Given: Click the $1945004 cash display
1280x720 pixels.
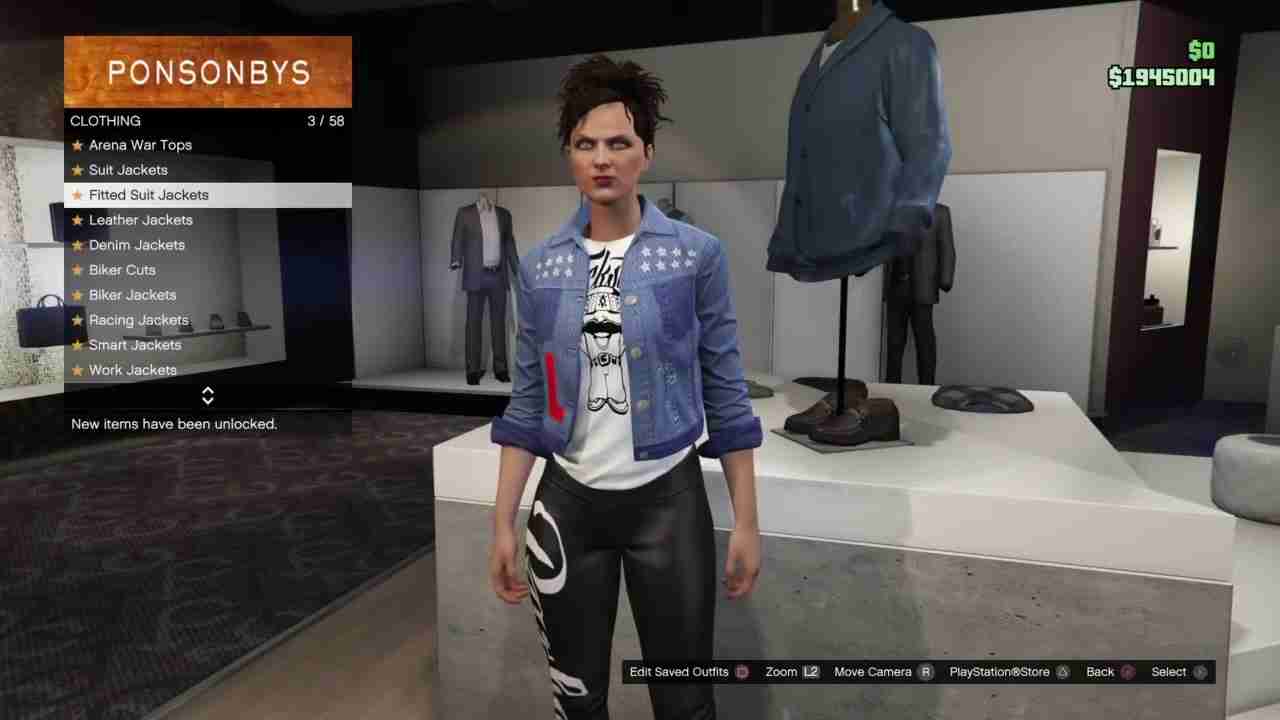Looking at the screenshot, I should 1161,75.
